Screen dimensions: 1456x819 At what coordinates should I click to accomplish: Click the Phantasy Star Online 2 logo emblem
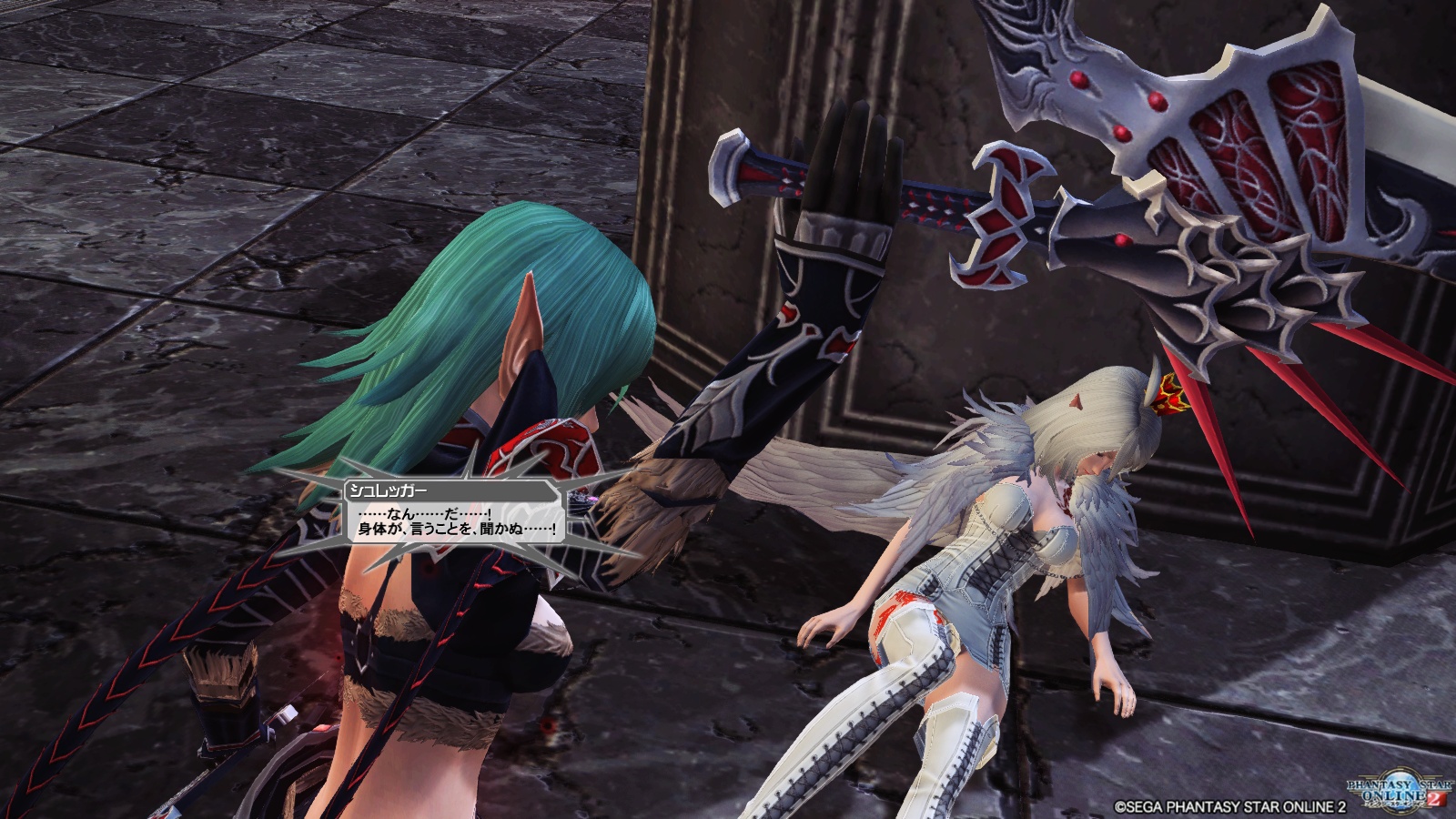pos(1399,790)
